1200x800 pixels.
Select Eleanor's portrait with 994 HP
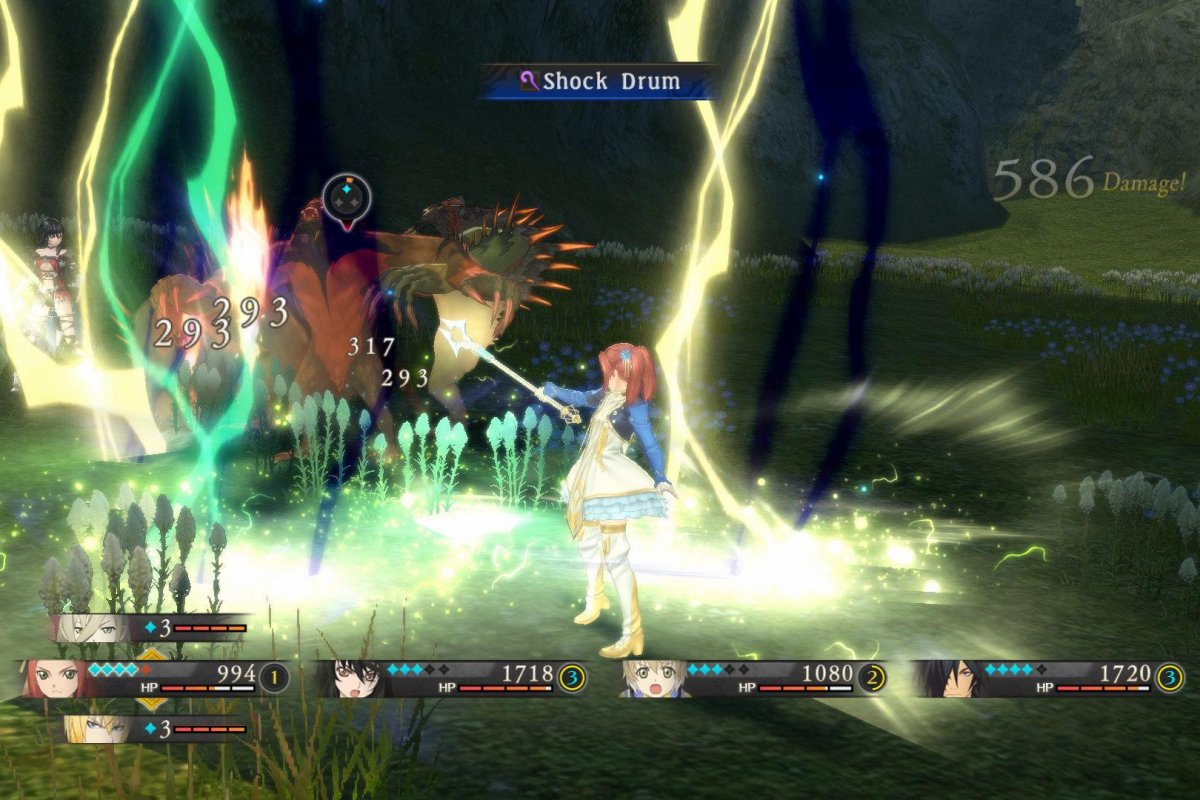52,678
